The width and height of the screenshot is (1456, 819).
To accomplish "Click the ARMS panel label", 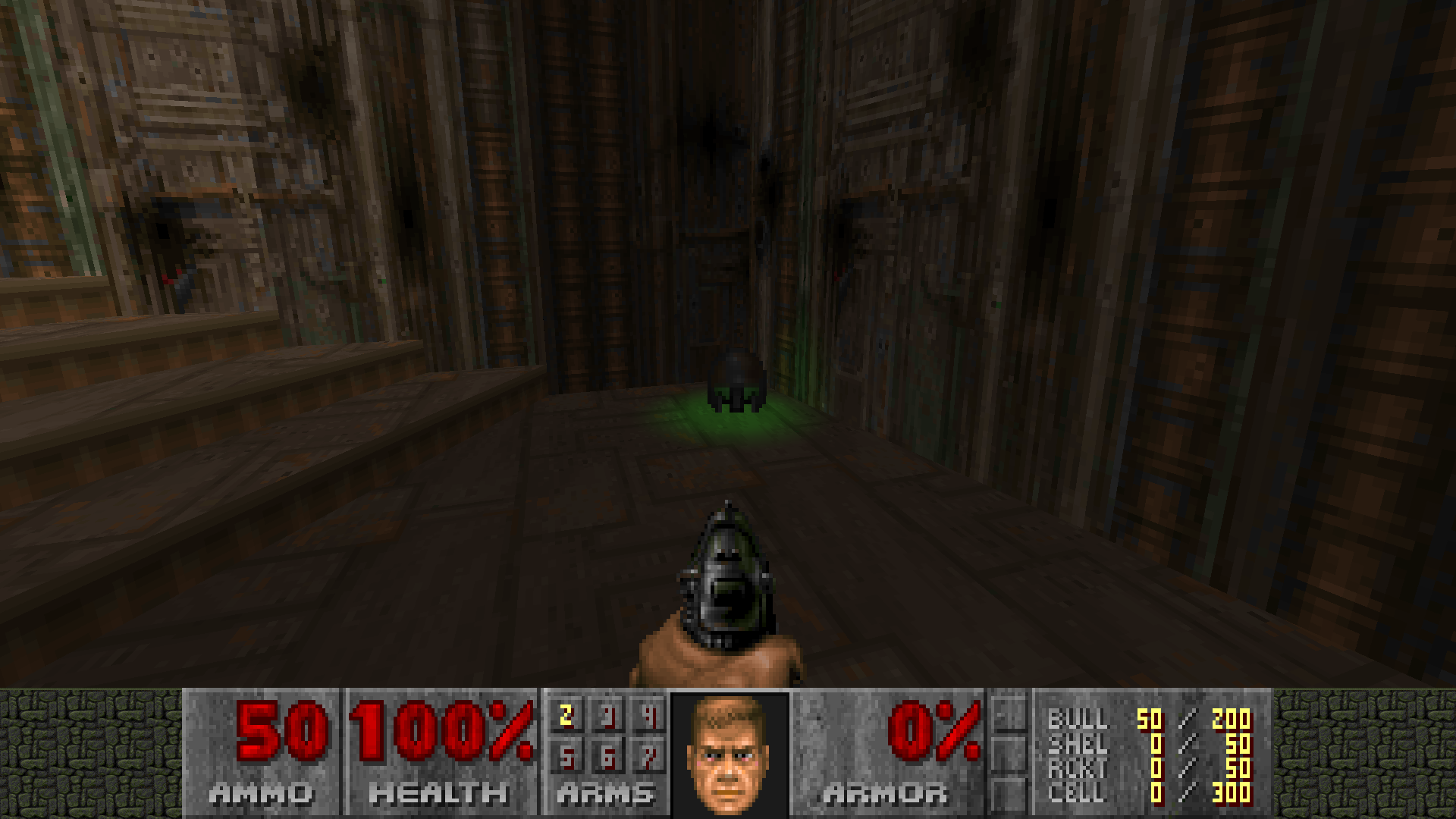I will click(605, 795).
